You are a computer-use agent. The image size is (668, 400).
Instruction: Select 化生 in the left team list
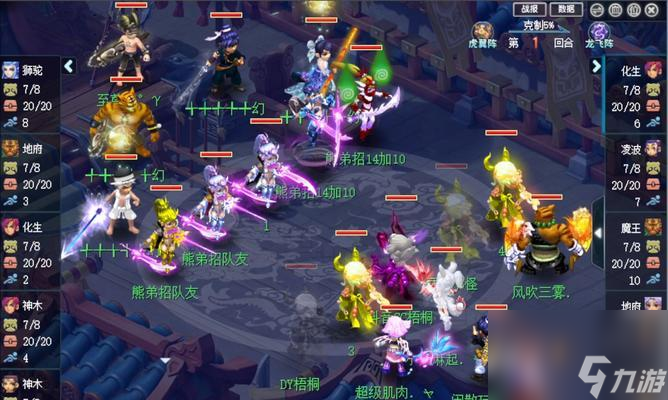tap(30, 251)
